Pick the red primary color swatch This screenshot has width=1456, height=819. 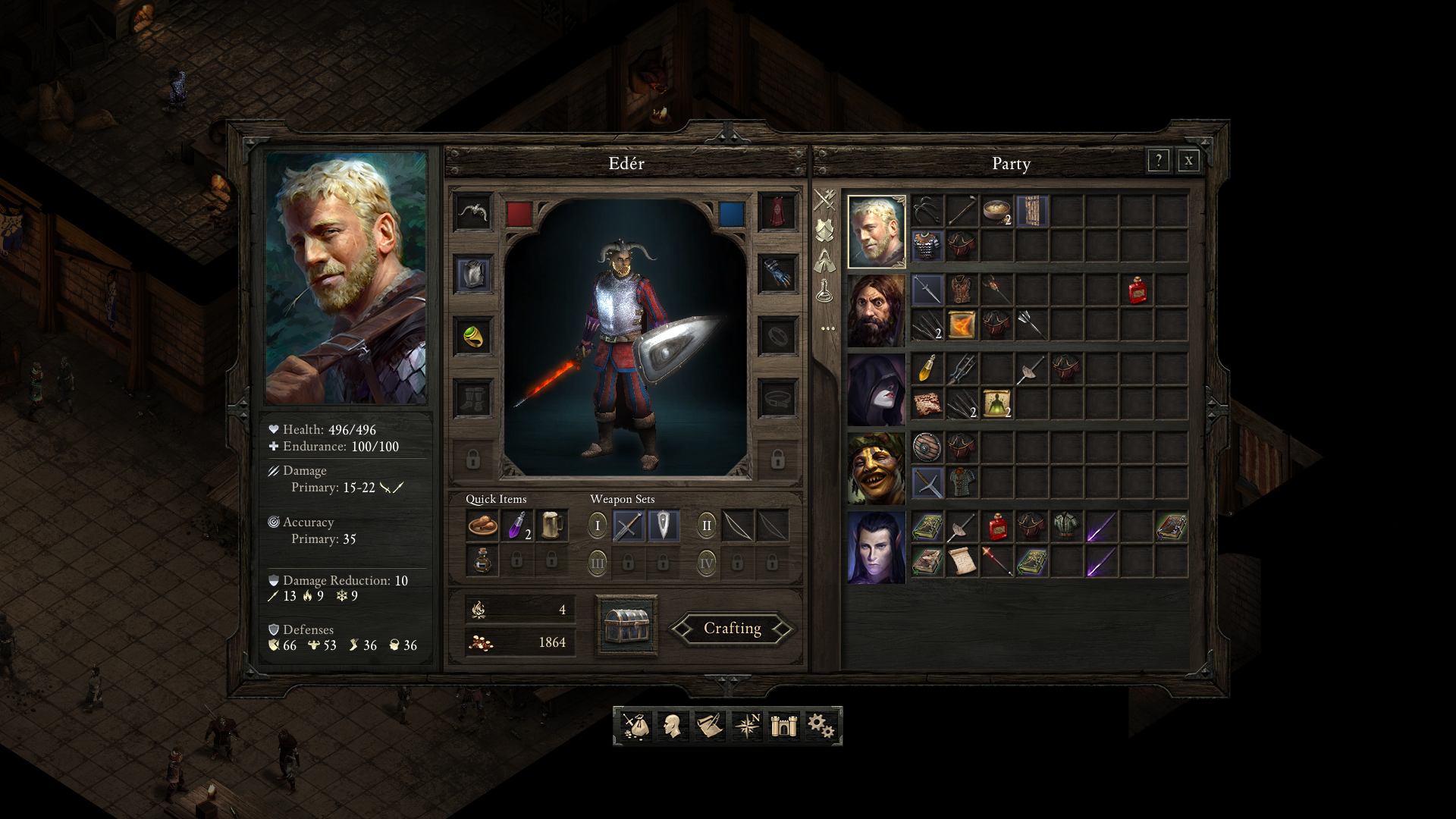(x=519, y=214)
